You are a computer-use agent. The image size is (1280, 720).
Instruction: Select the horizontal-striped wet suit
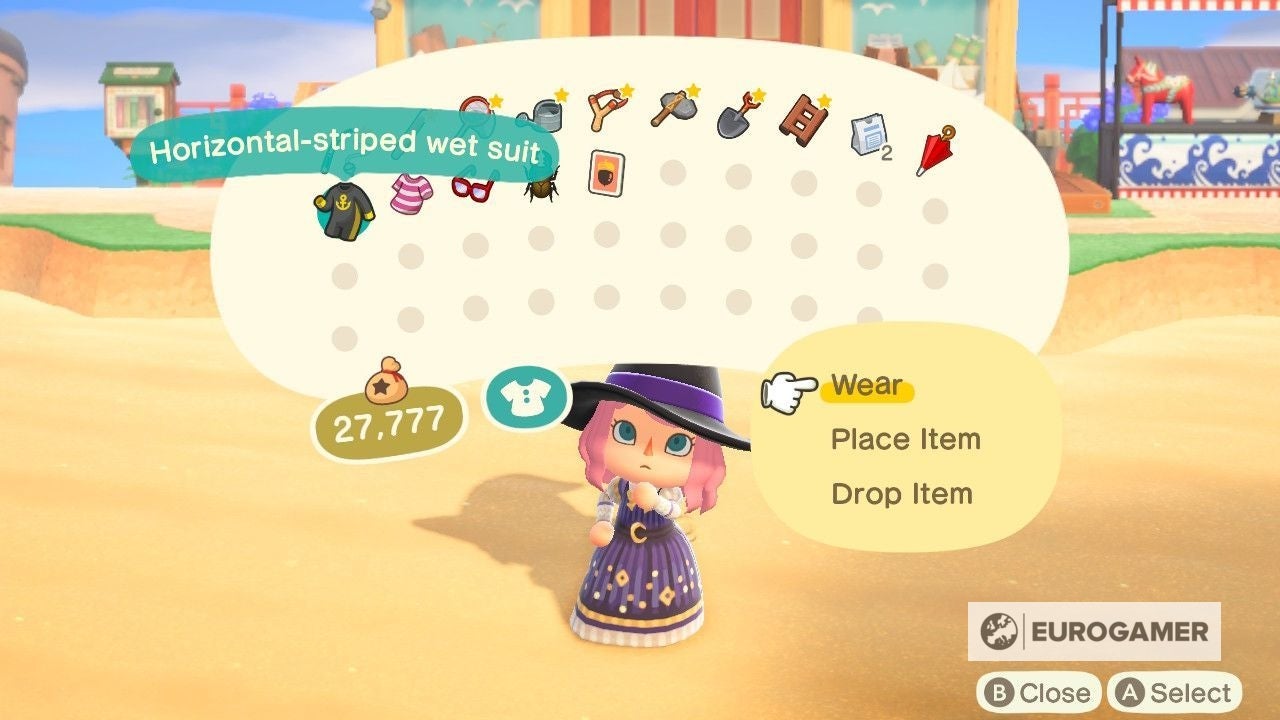click(350, 205)
